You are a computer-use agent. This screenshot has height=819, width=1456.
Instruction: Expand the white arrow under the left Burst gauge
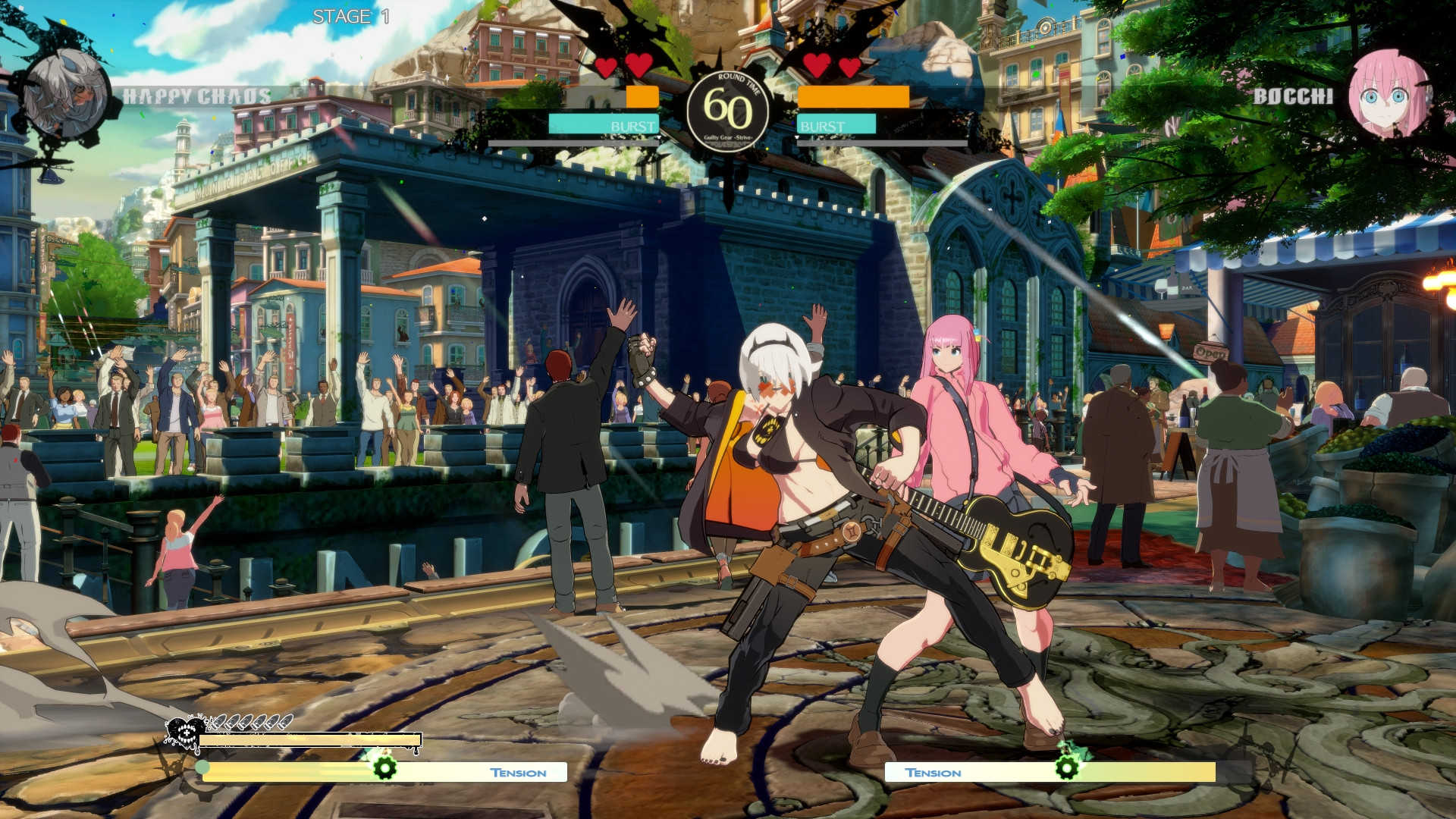pos(659,139)
